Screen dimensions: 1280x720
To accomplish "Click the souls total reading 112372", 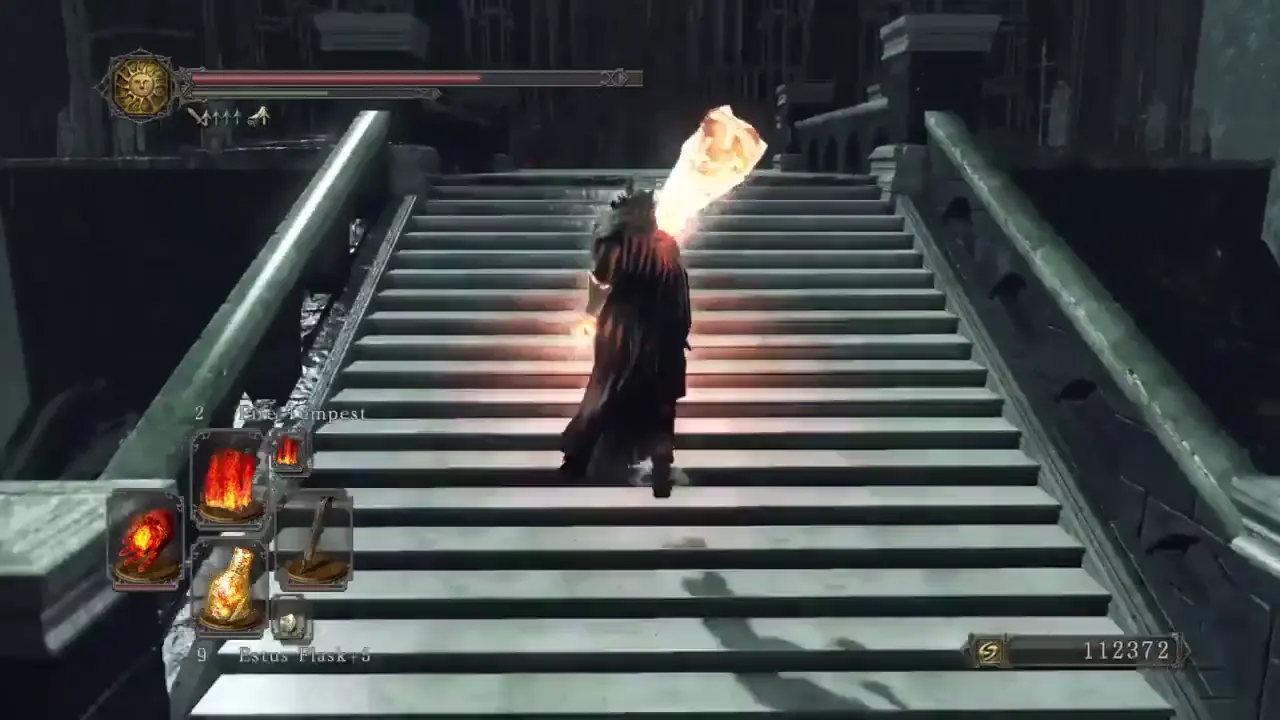I will 1125,651.
